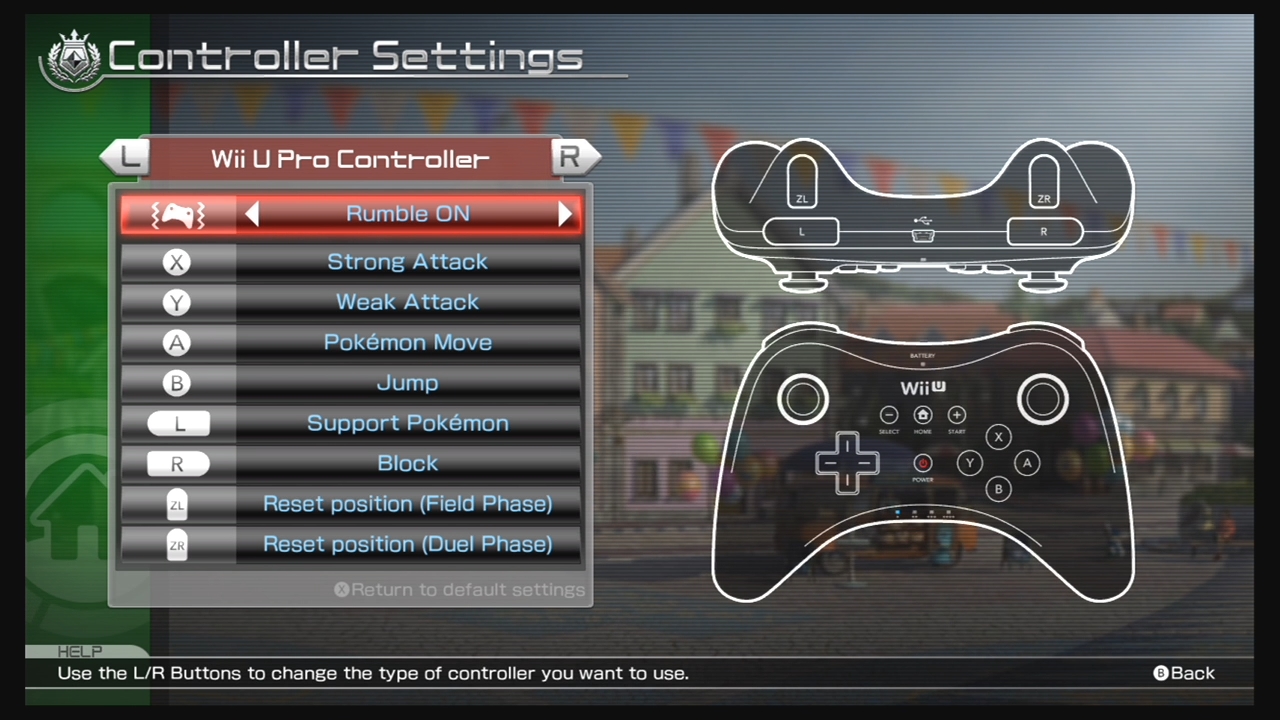Click the B button icon next to Jump
This screenshot has width=1280, height=720.
pos(177,383)
